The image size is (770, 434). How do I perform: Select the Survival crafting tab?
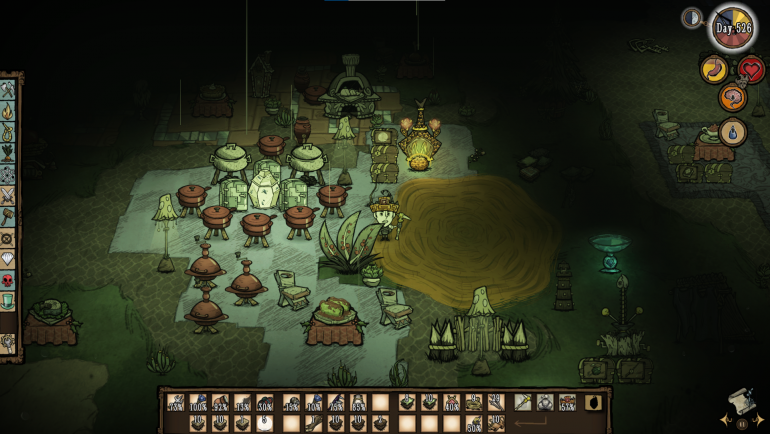[x=8, y=131]
